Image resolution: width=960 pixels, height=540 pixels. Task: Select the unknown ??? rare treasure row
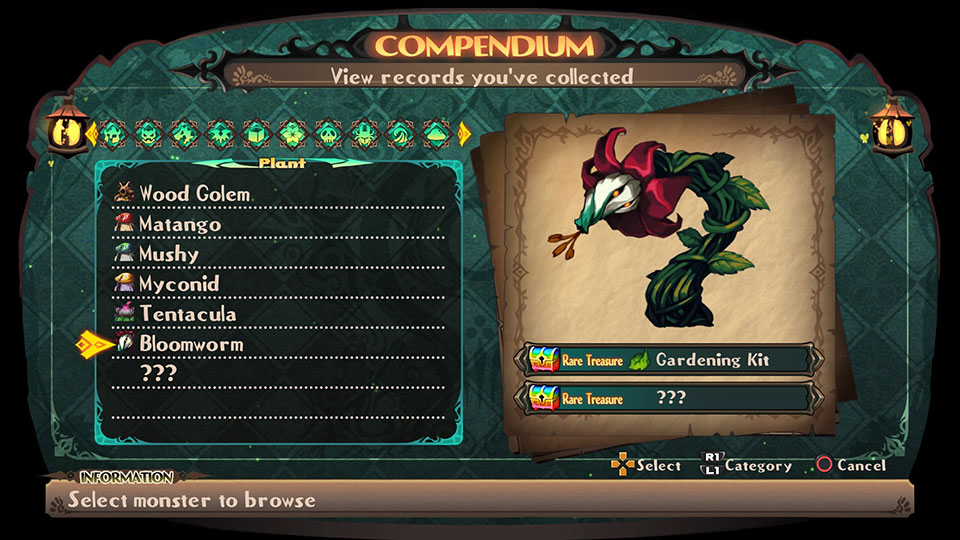click(x=668, y=398)
